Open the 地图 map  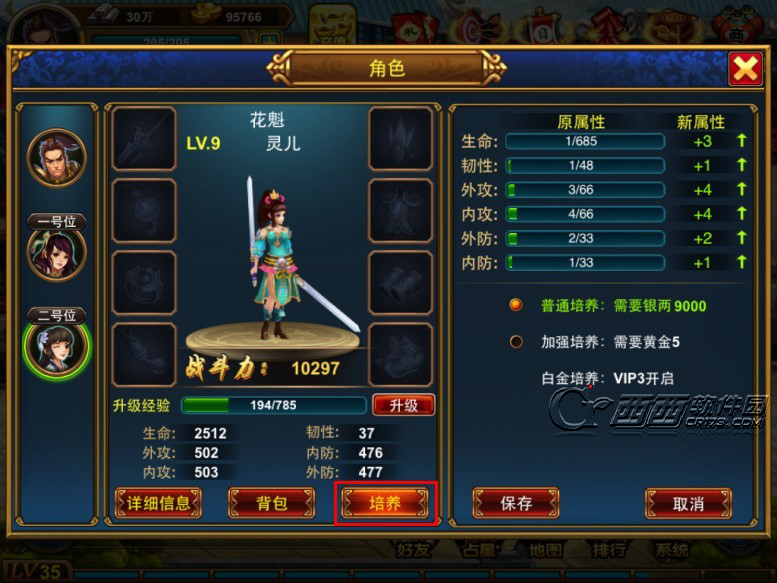[x=545, y=550]
